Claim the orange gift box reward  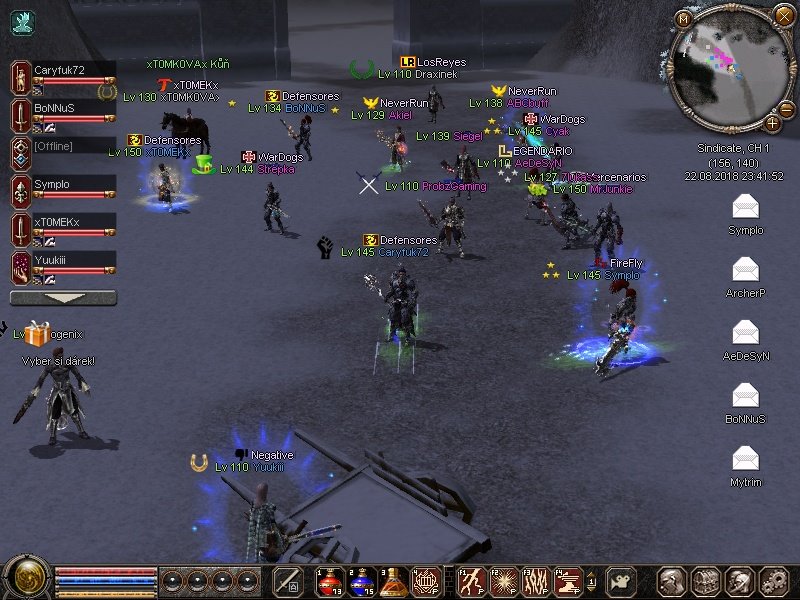[x=38, y=334]
